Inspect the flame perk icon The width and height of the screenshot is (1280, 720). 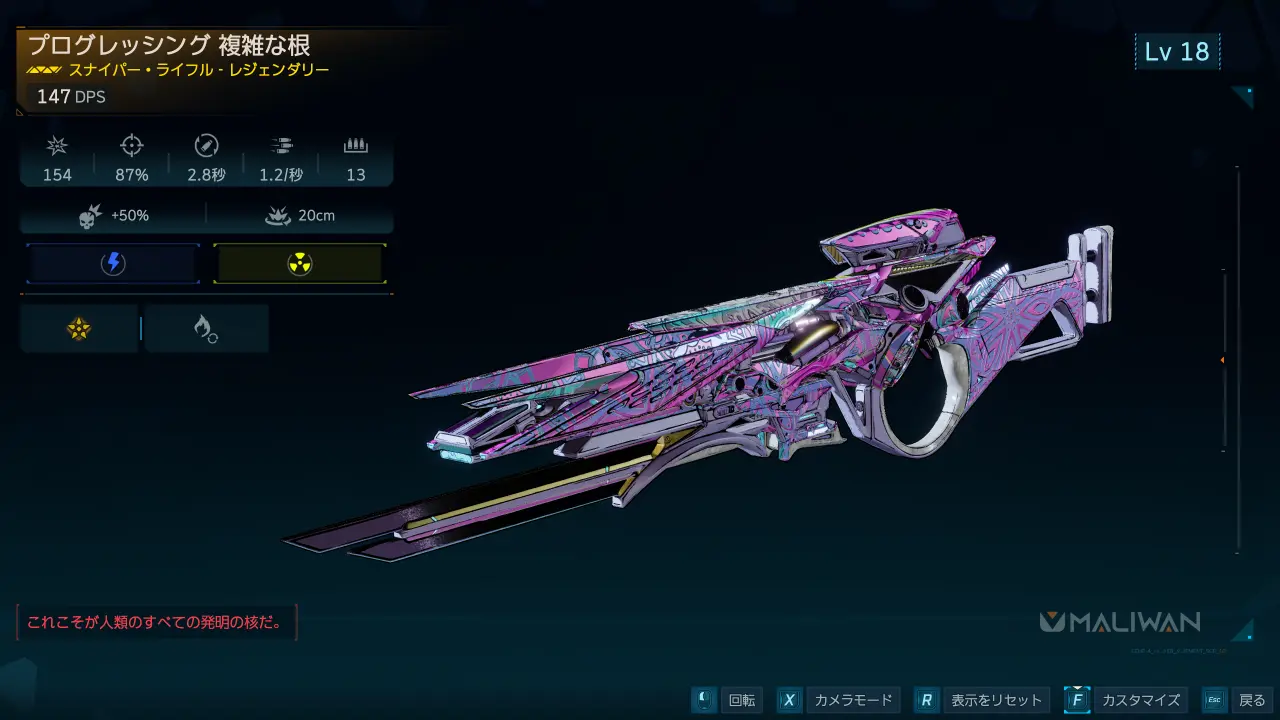click(206, 329)
